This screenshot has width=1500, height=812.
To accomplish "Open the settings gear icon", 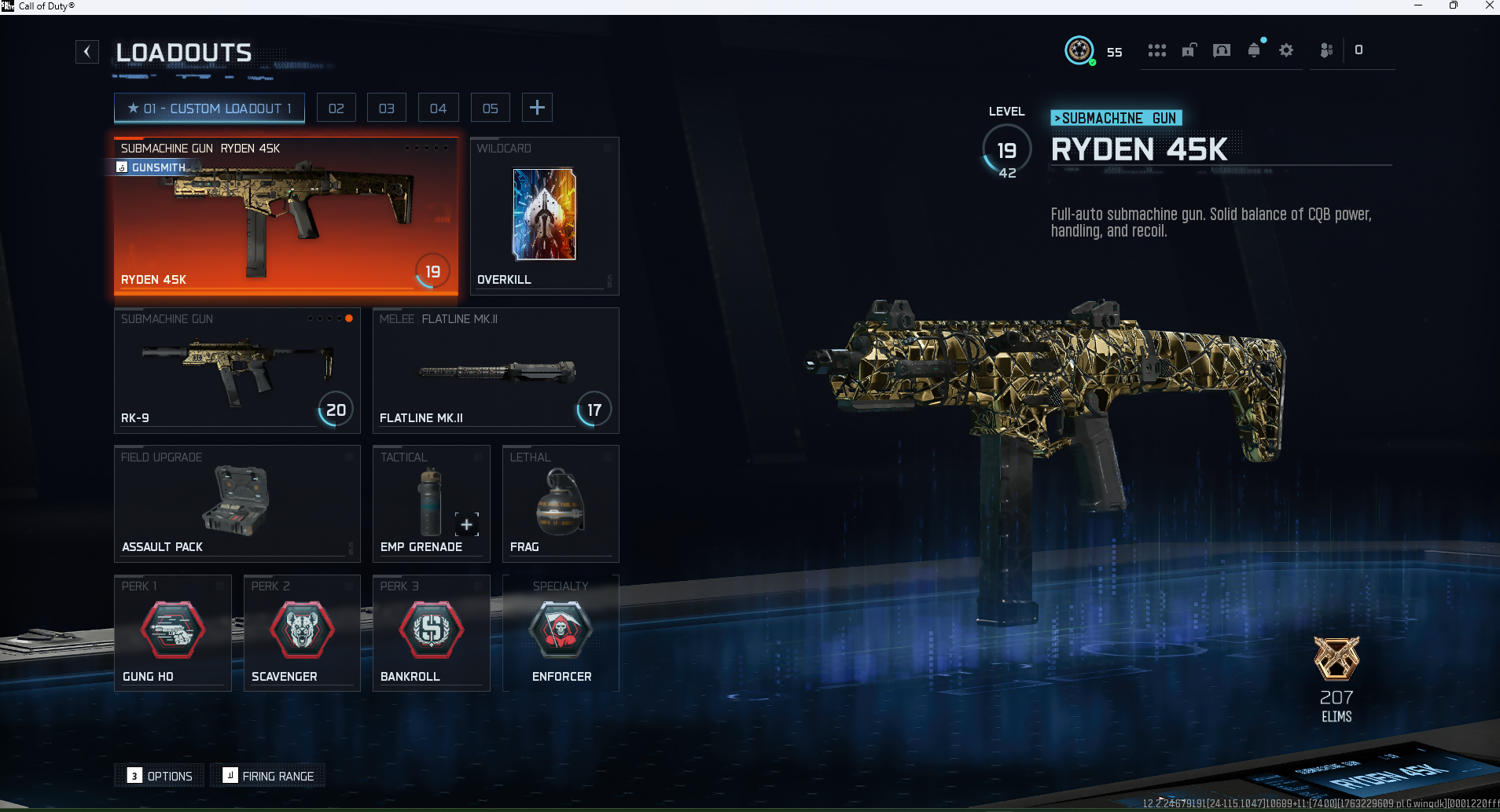I will point(1286,50).
